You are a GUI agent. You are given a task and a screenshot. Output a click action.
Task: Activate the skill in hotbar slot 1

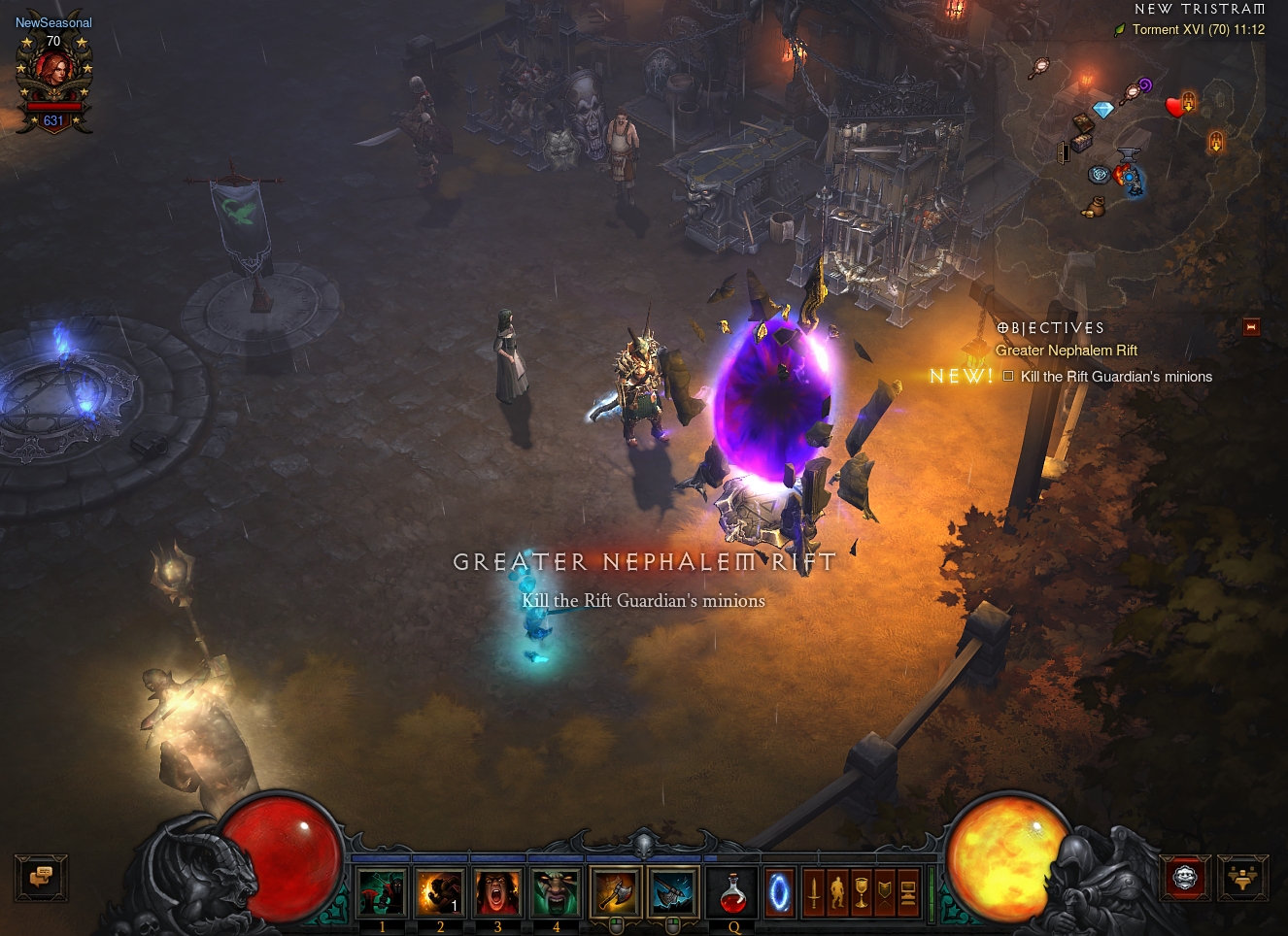[x=382, y=892]
